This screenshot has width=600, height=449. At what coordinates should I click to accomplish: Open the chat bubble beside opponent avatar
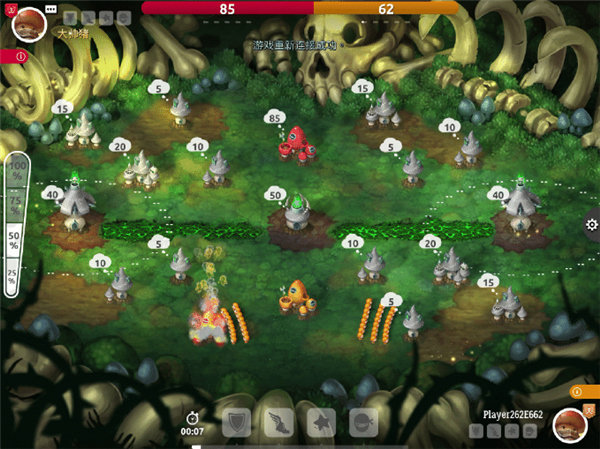coord(51,8)
